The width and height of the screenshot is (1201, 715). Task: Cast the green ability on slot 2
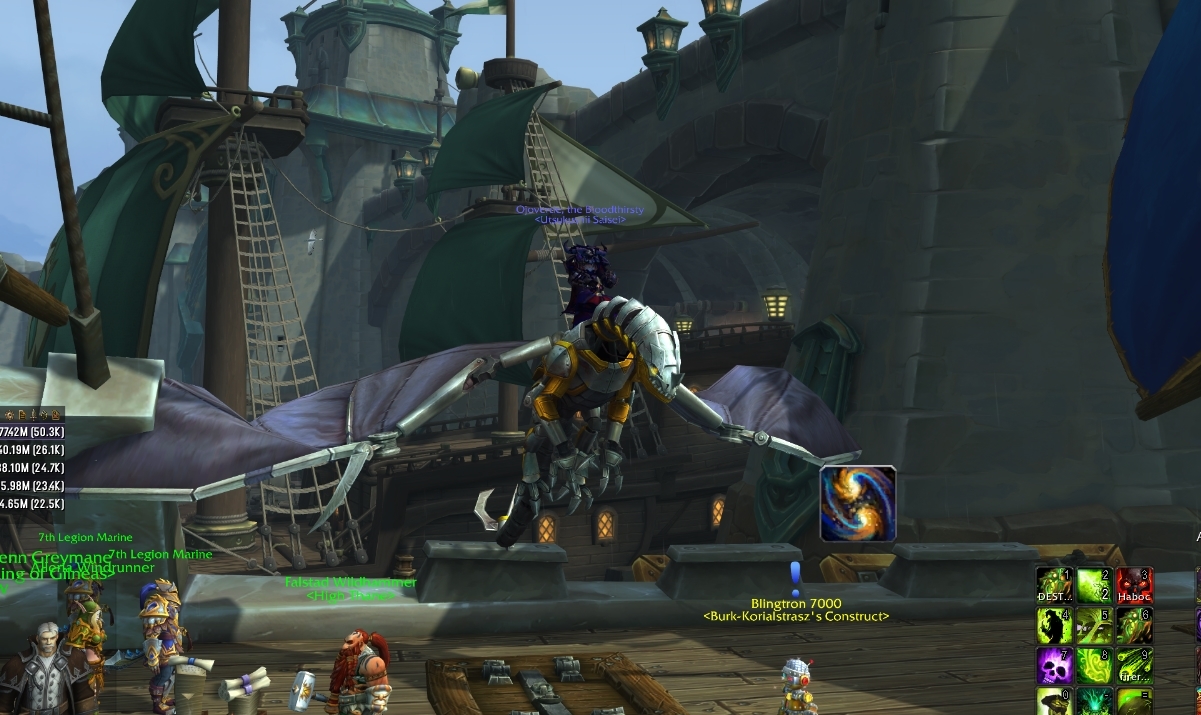point(1094,586)
